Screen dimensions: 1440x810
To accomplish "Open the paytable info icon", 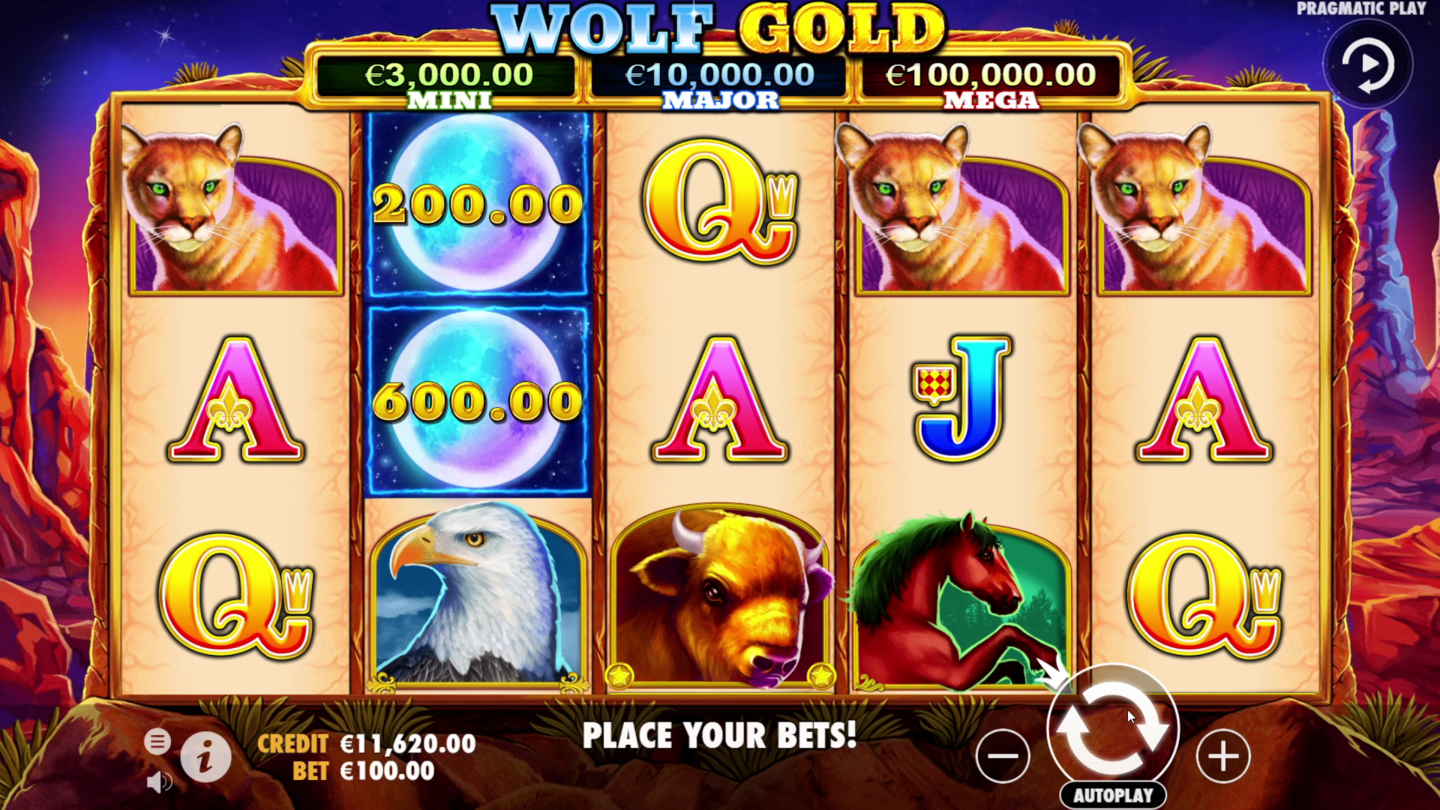I will pyautogui.click(x=205, y=757).
